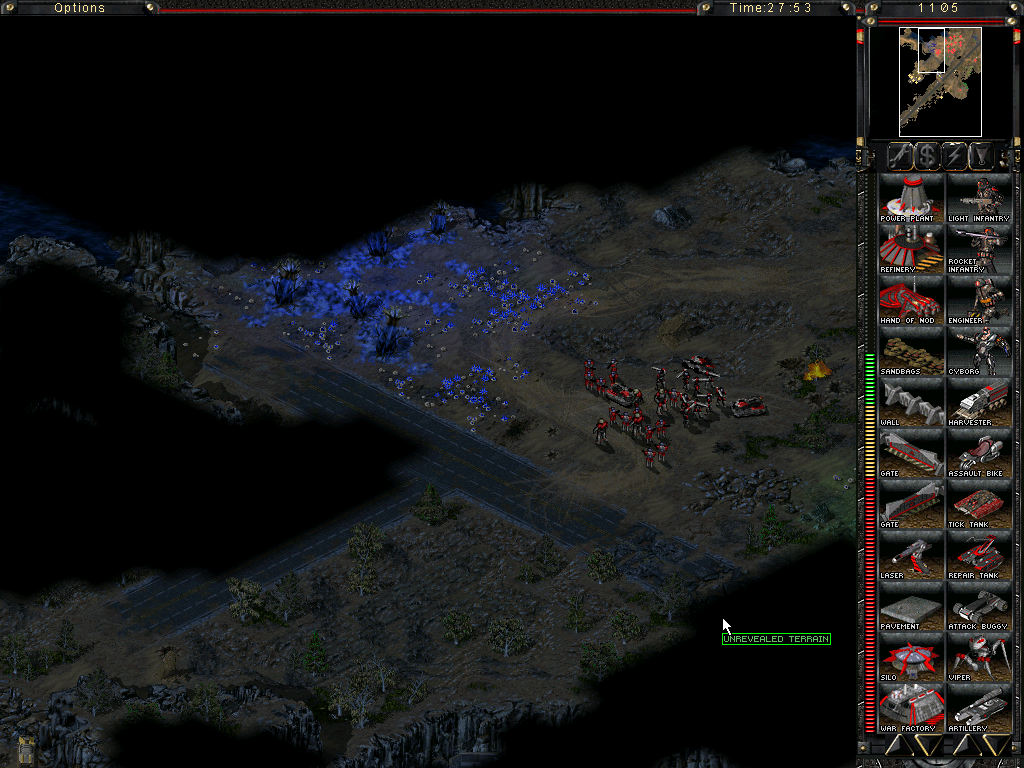The height and width of the screenshot is (768, 1024).
Task: Produce a Tick Tank
Action: click(x=979, y=504)
